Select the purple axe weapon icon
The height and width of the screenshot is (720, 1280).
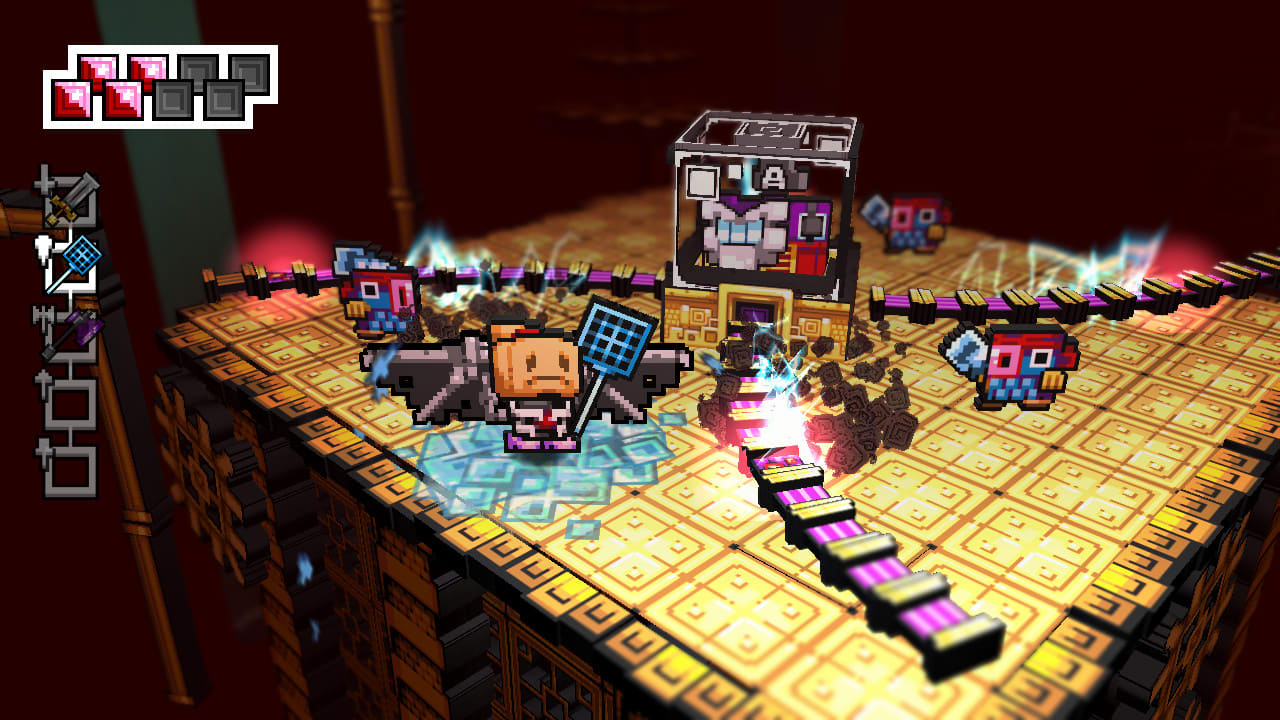click(x=86, y=328)
